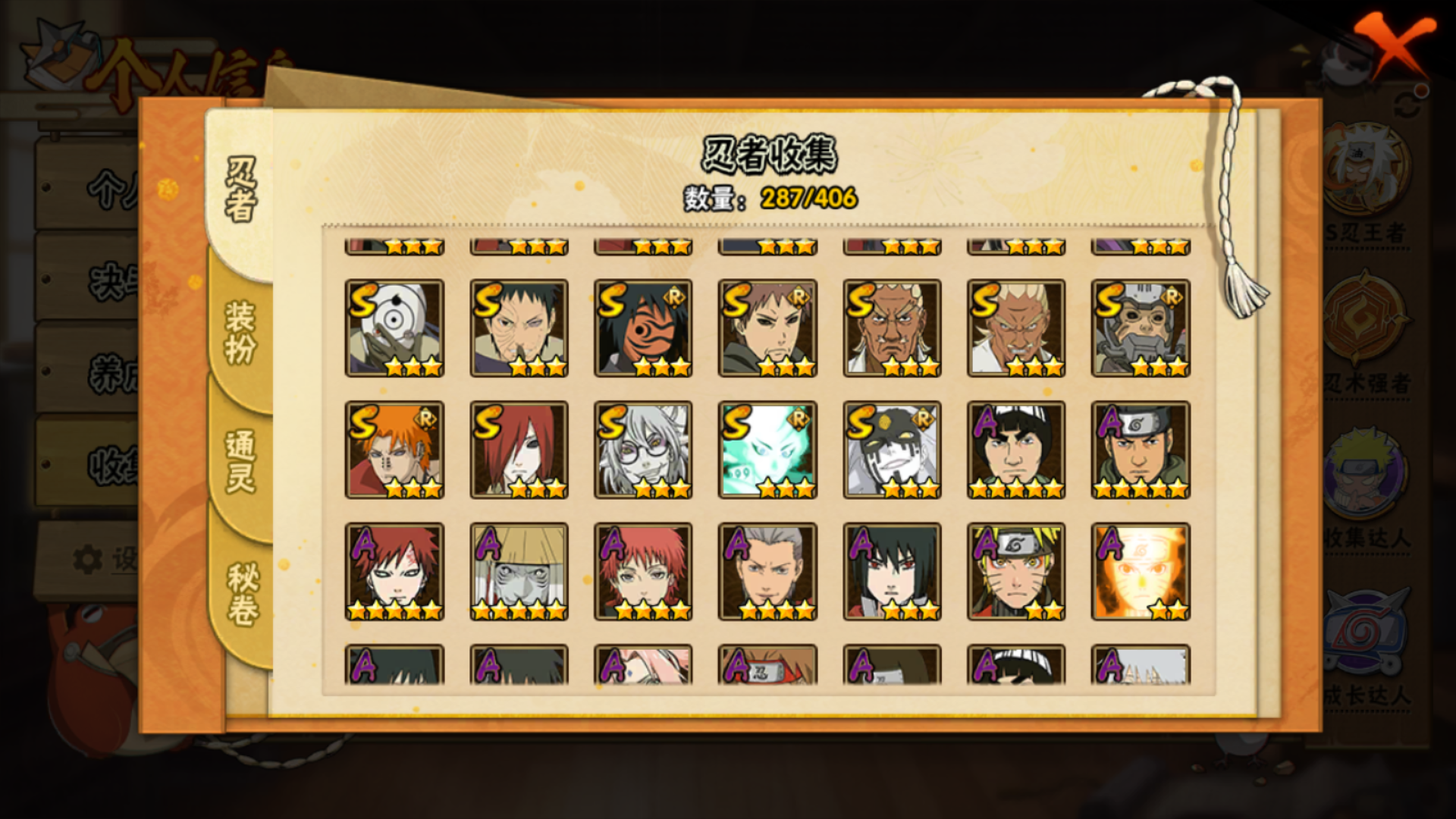Screen dimensions: 1456x819
Task: Select the golden glowing chakra-mode A ninja
Action: tap(1141, 571)
